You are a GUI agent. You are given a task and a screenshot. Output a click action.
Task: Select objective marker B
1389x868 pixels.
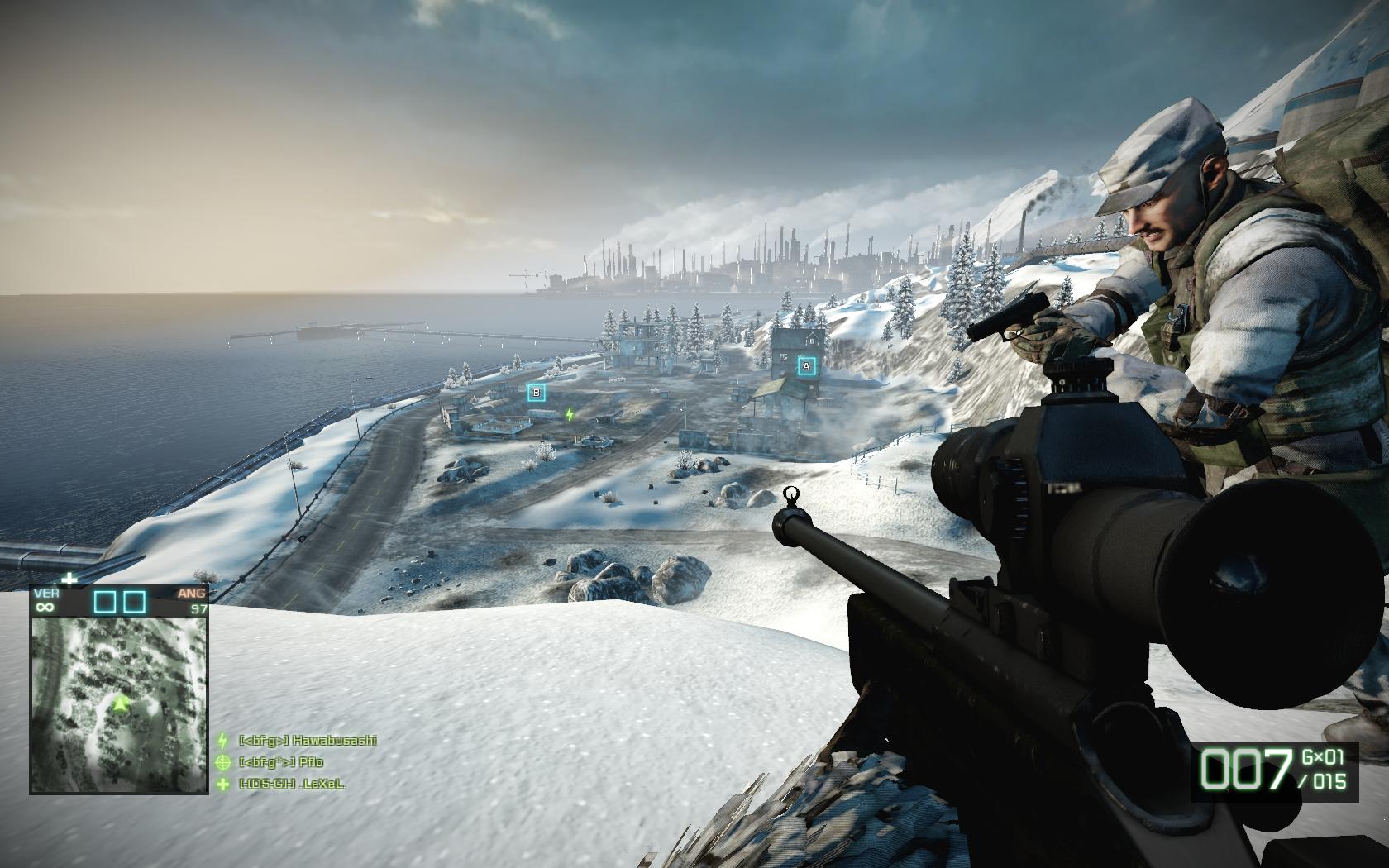[x=537, y=393]
